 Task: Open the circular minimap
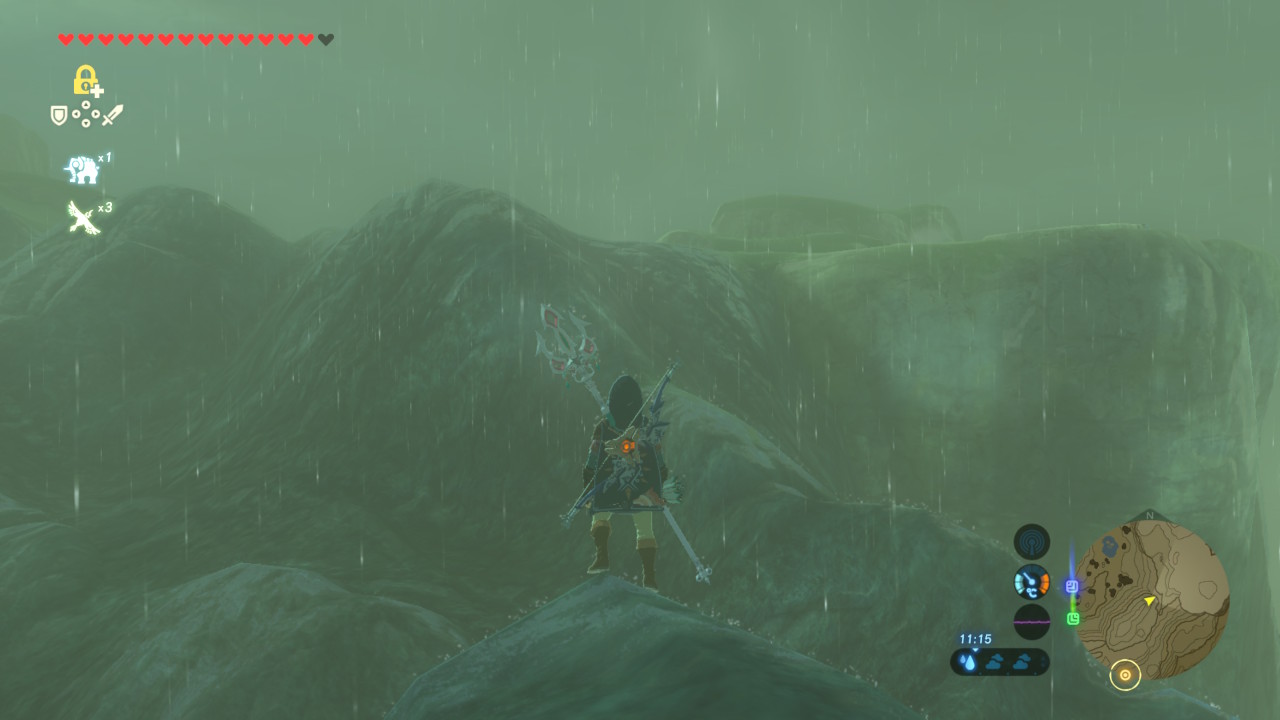(1151, 599)
